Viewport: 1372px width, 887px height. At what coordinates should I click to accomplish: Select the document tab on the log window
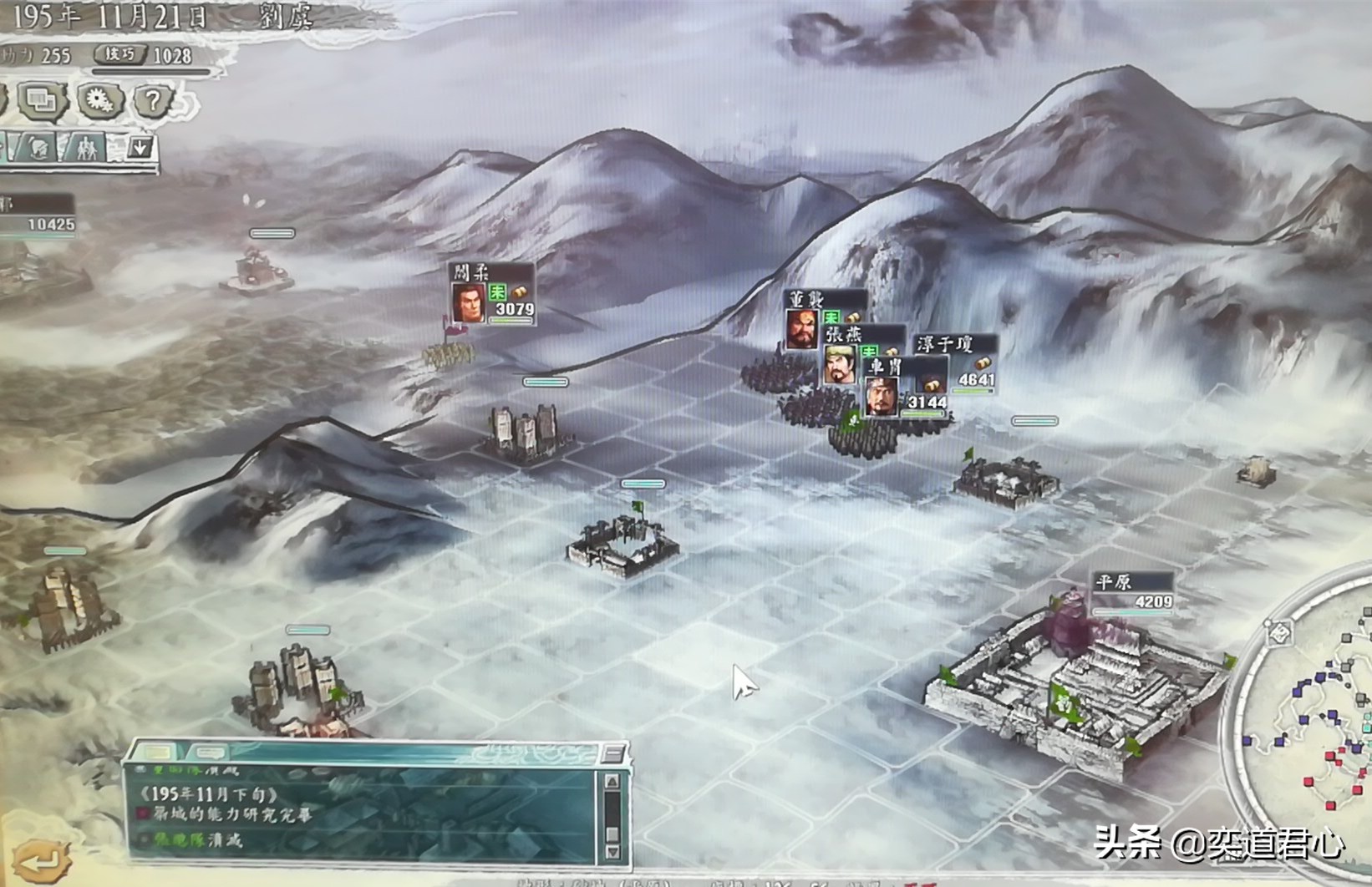coord(160,751)
